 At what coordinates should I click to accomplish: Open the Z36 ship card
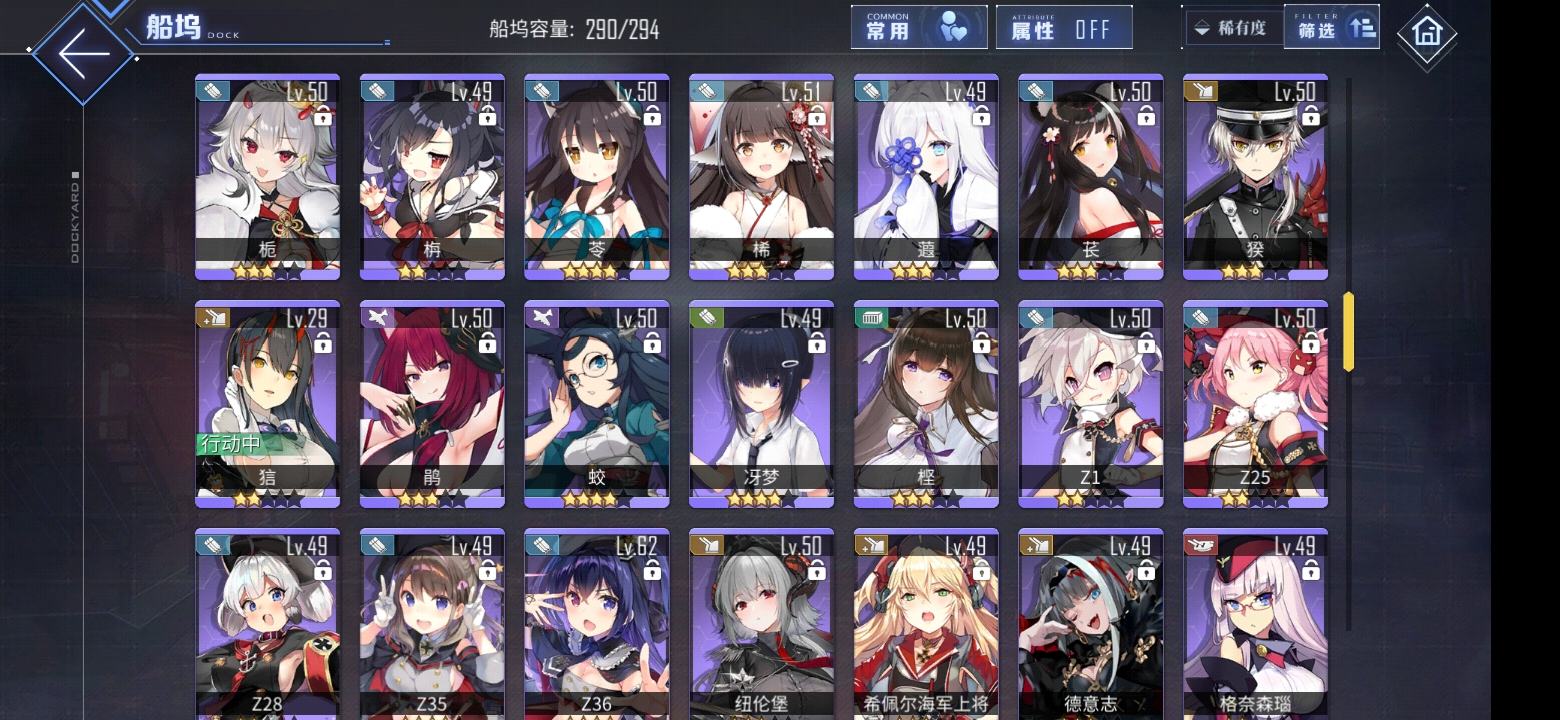tap(596, 625)
